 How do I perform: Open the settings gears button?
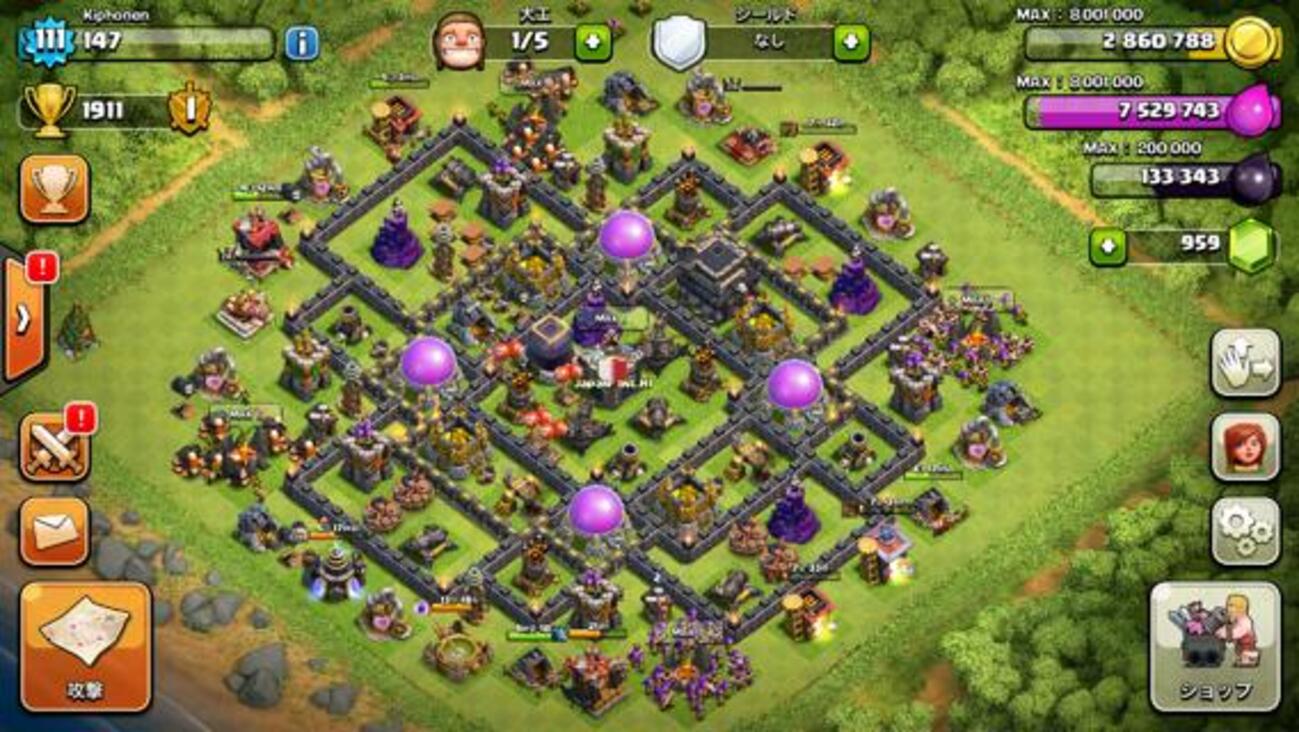1245,531
